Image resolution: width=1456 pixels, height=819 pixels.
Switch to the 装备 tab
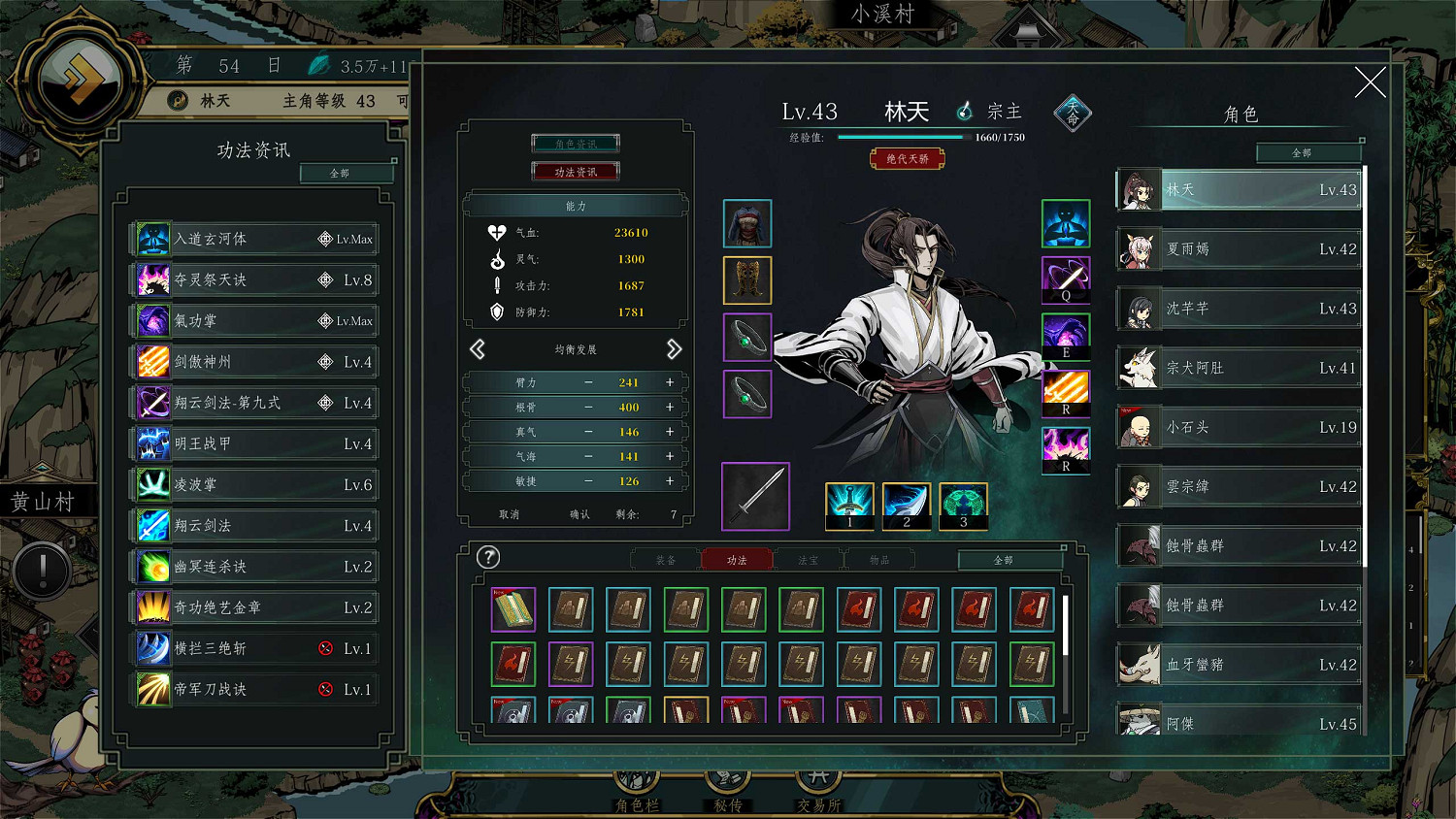[664, 559]
